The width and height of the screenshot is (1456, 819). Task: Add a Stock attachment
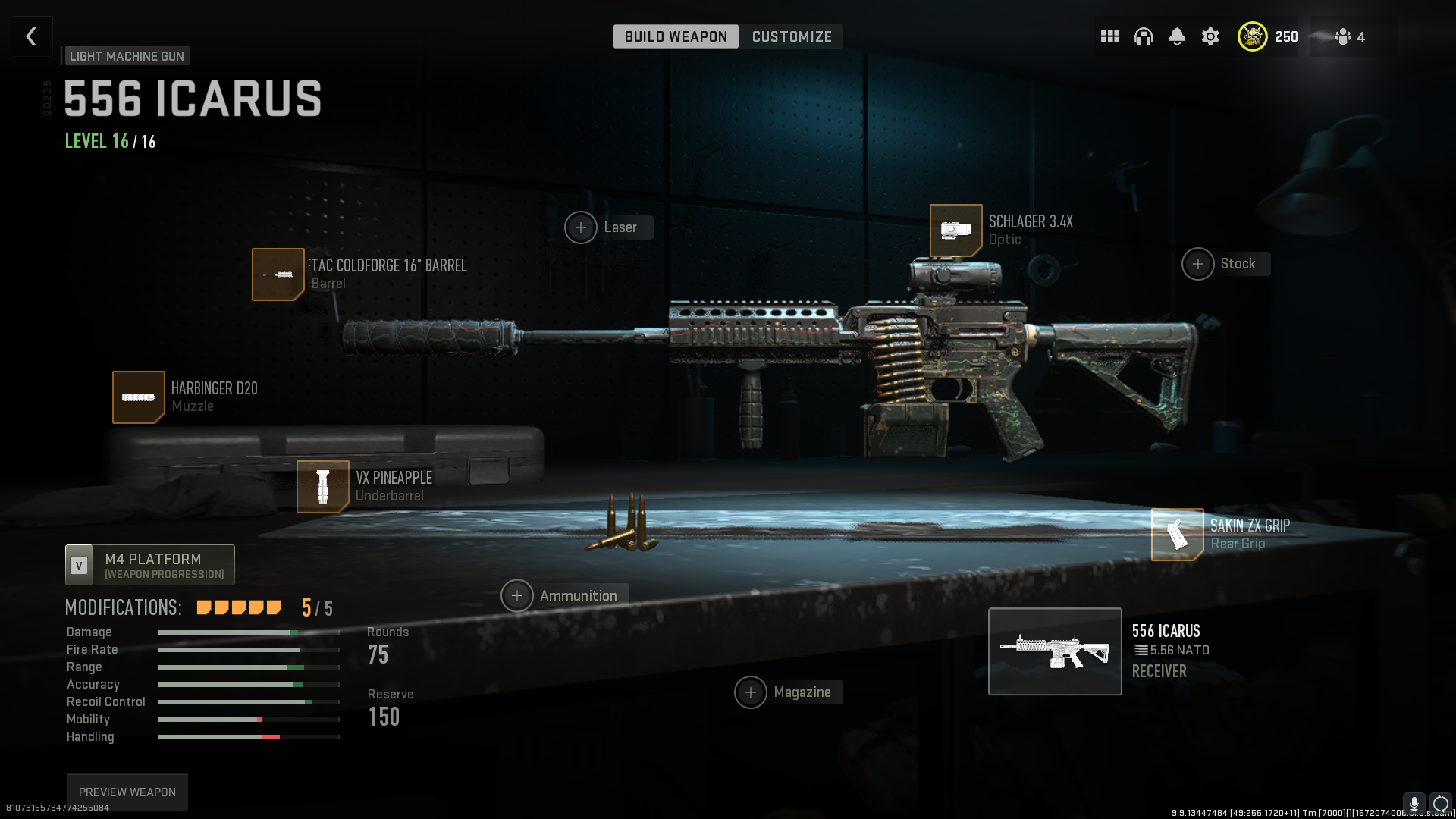(x=1198, y=264)
